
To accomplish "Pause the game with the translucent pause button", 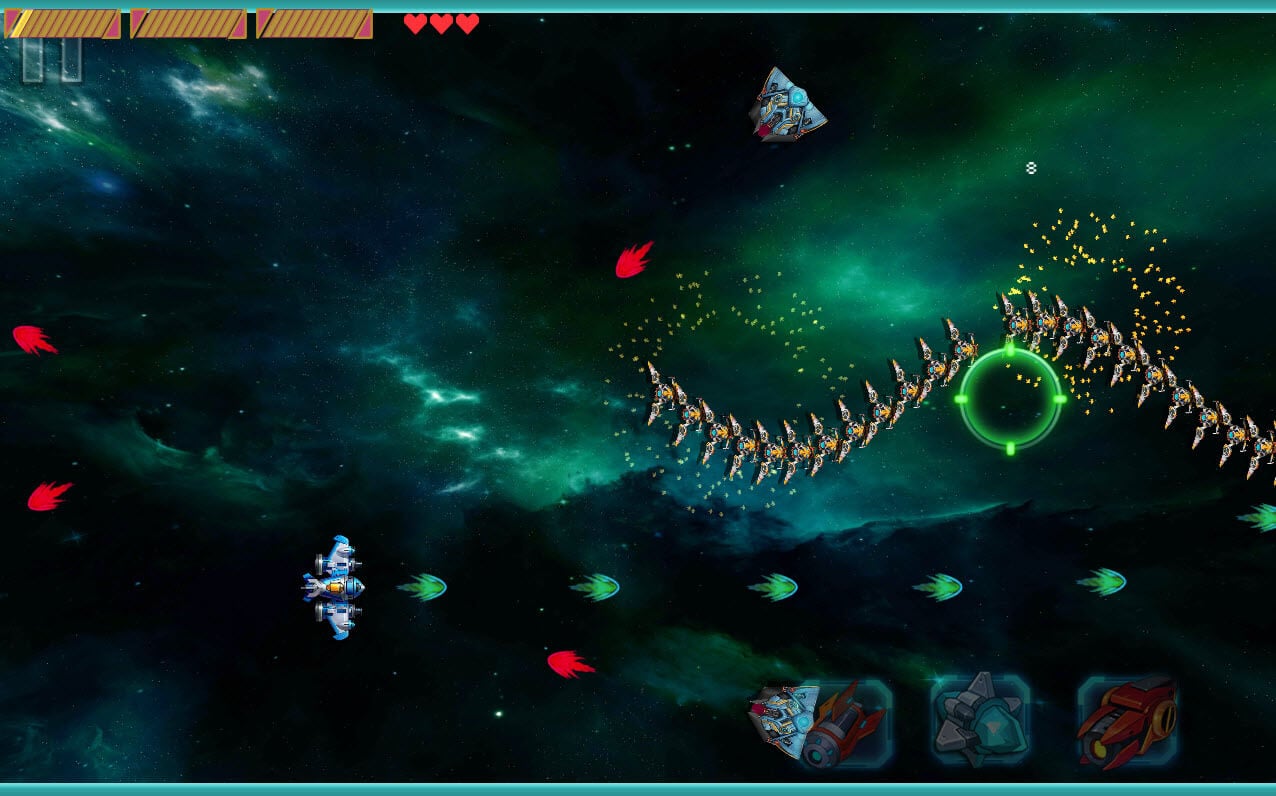I will pos(52,60).
